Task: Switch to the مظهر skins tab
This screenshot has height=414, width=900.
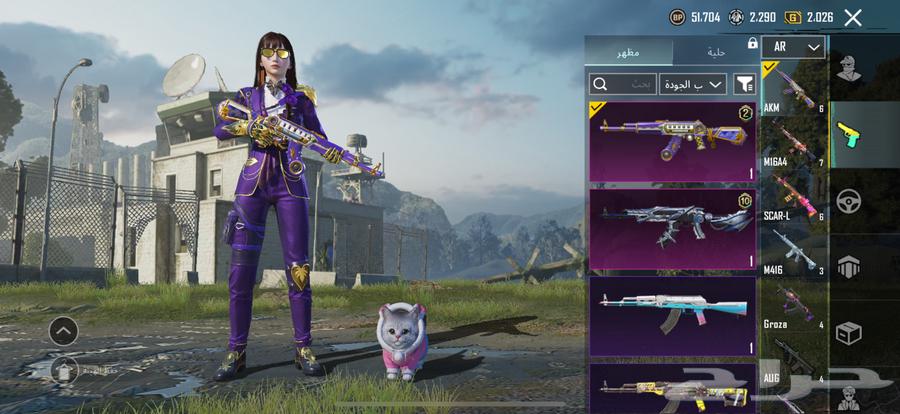Action: pos(629,51)
